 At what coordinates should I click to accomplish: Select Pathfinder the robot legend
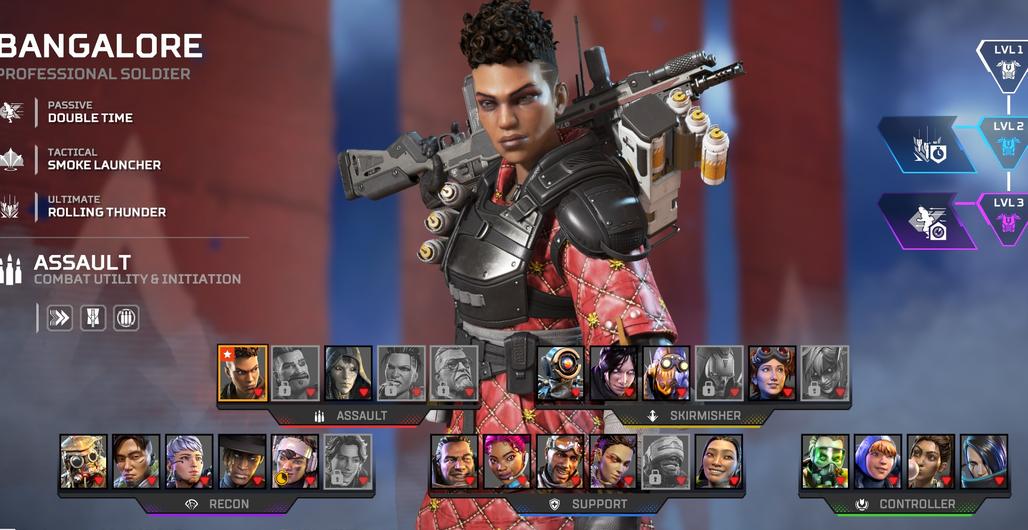point(560,373)
